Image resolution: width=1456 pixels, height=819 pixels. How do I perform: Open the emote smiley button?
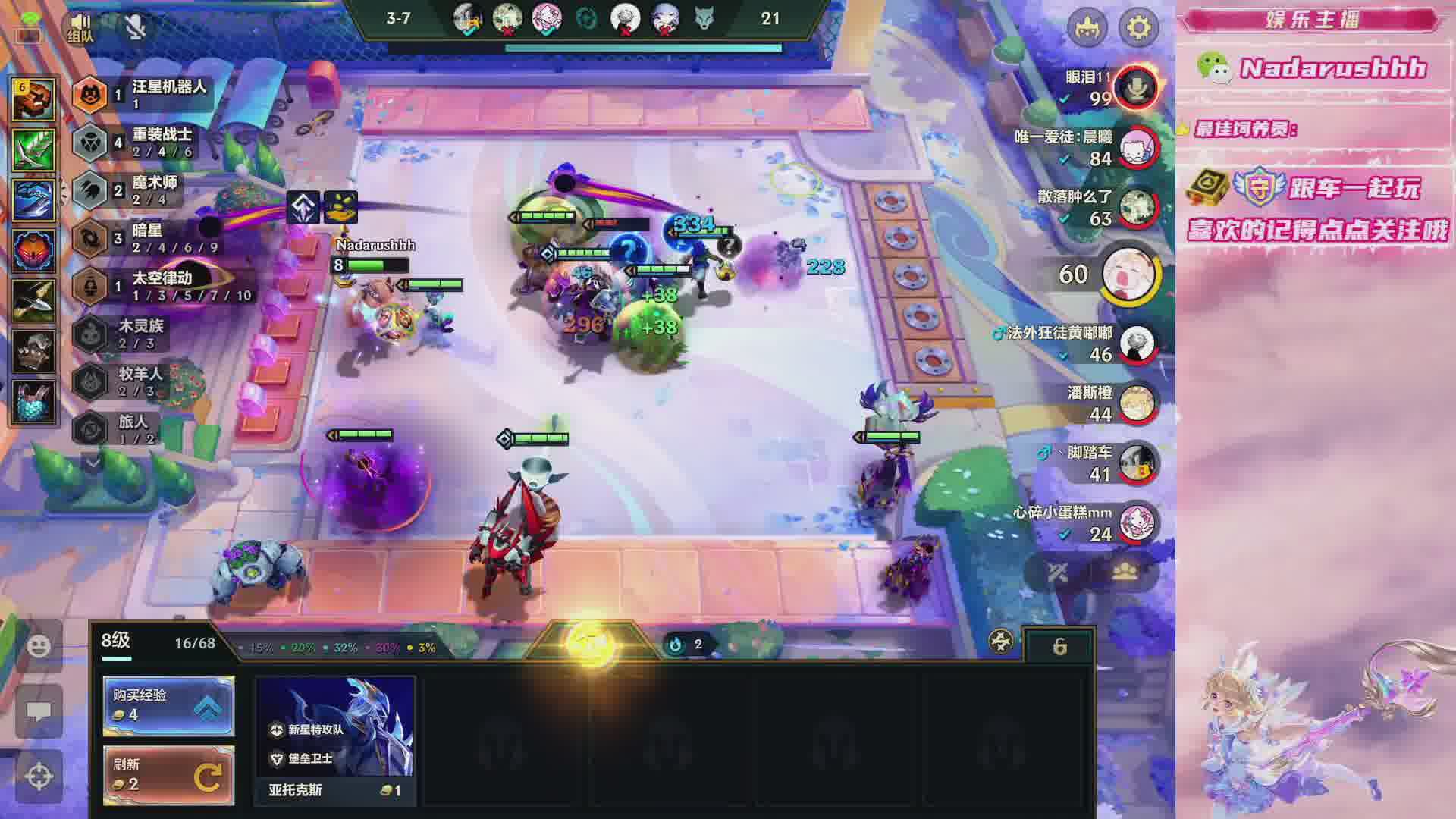coord(39,645)
